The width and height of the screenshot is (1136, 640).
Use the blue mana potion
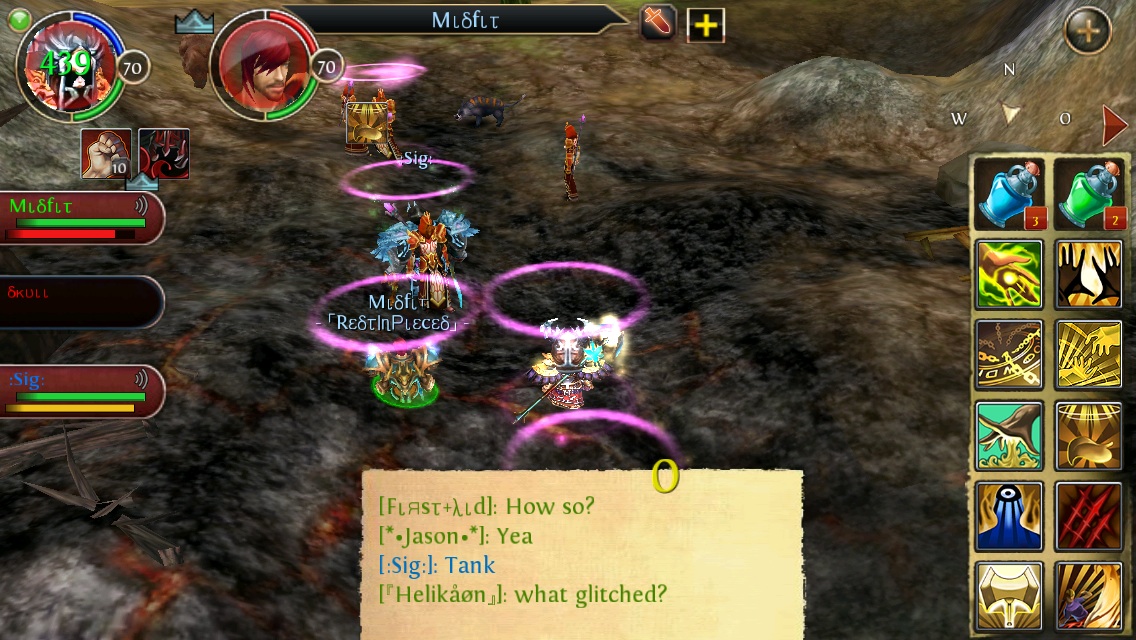tap(1010, 193)
